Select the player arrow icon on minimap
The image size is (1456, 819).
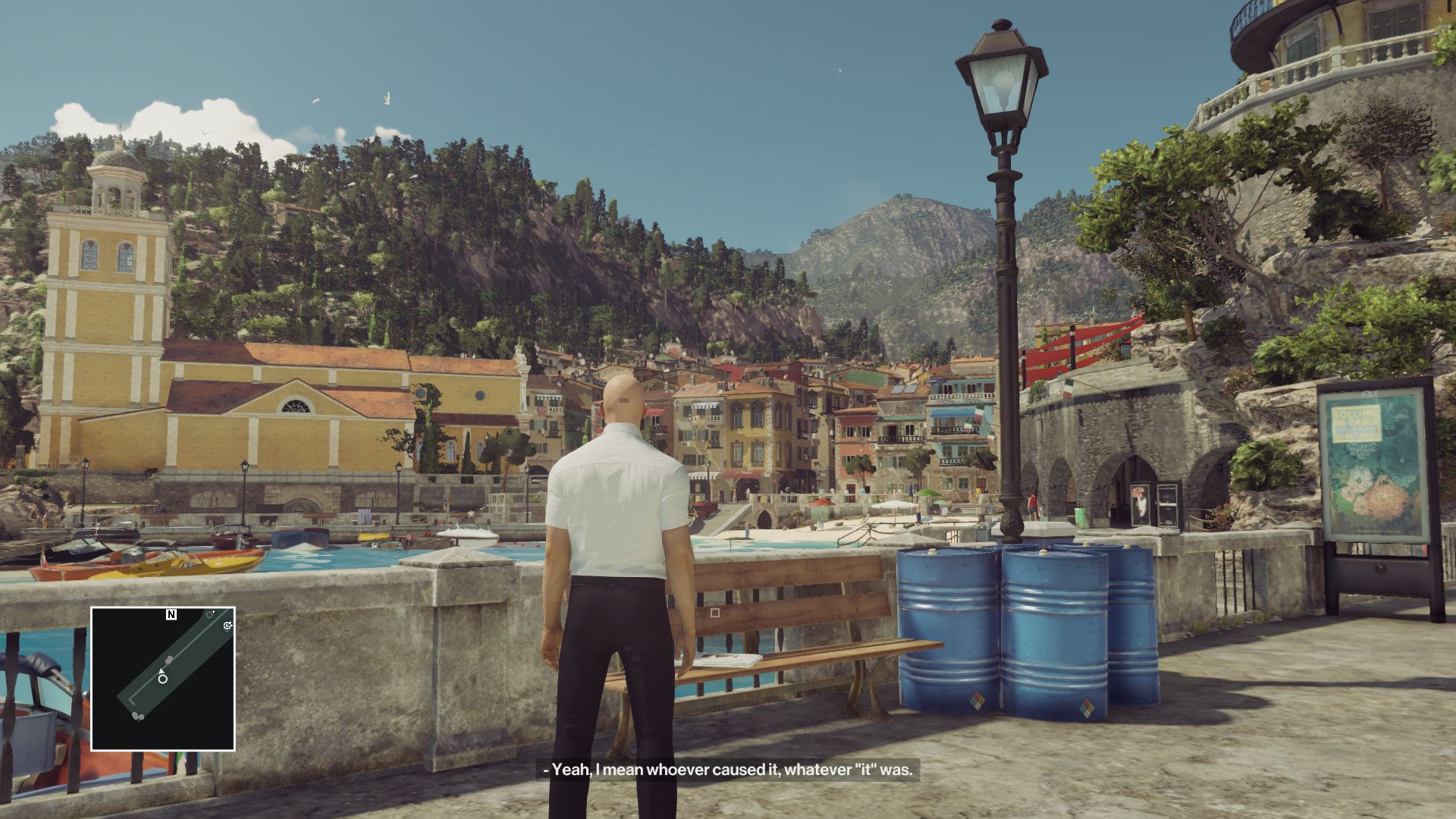pos(162,671)
